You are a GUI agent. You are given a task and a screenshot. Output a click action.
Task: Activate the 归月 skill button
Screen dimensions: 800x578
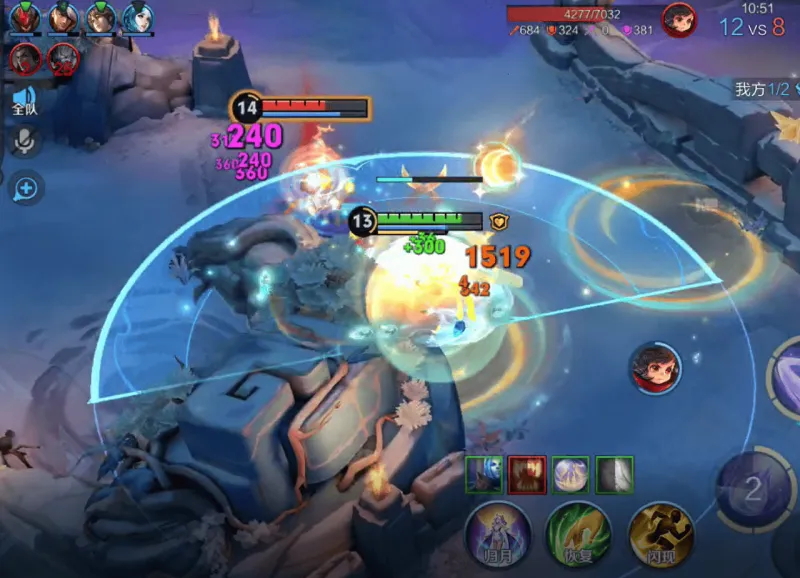pyautogui.click(x=497, y=534)
